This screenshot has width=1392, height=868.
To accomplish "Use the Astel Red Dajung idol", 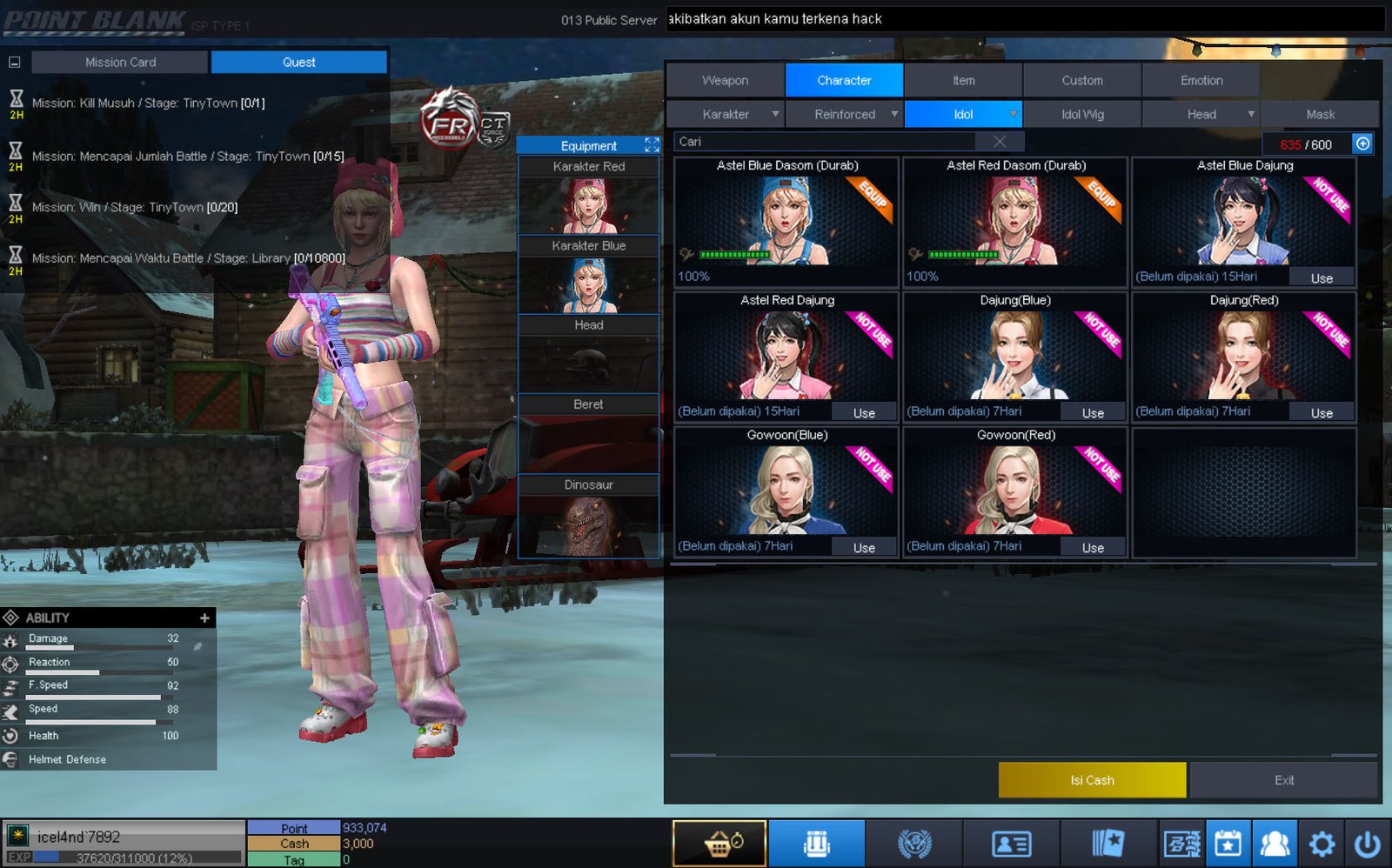I will click(x=864, y=413).
